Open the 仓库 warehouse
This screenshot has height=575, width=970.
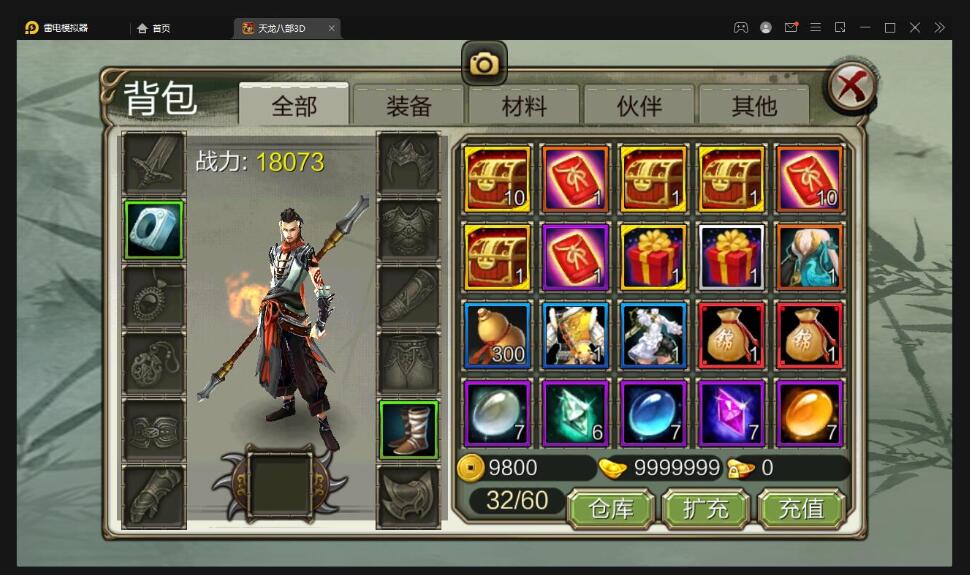click(x=611, y=508)
